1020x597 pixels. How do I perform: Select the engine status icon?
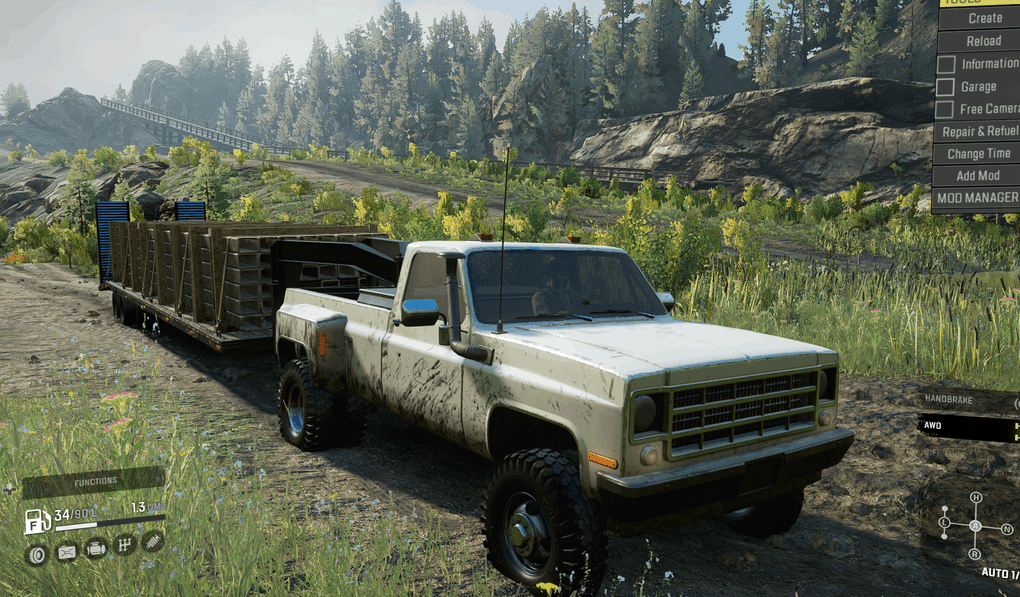[96, 548]
